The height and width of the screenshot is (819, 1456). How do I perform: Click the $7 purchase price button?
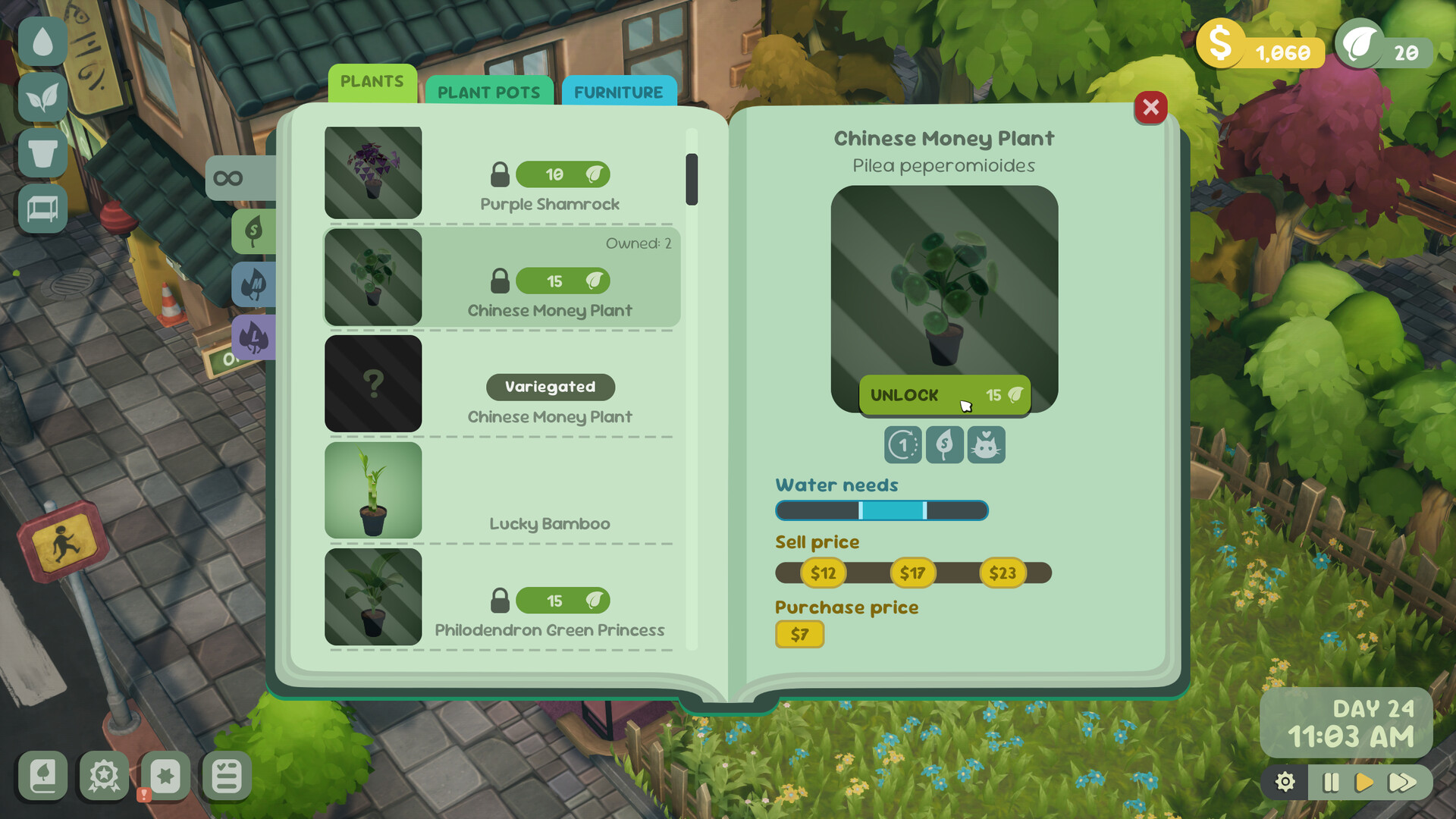click(799, 635)
